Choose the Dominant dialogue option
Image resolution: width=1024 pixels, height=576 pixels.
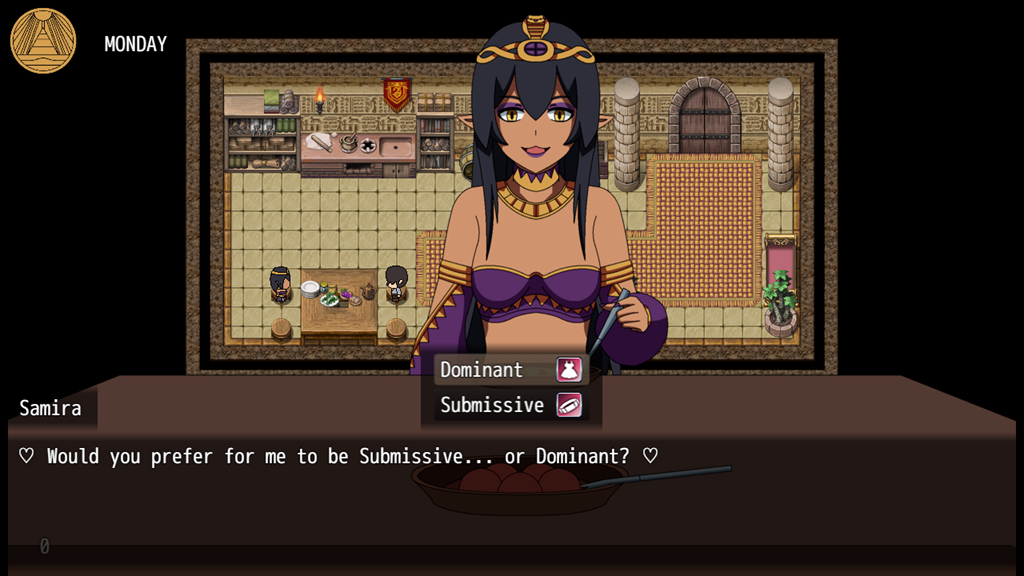click(x=509, y=370)
